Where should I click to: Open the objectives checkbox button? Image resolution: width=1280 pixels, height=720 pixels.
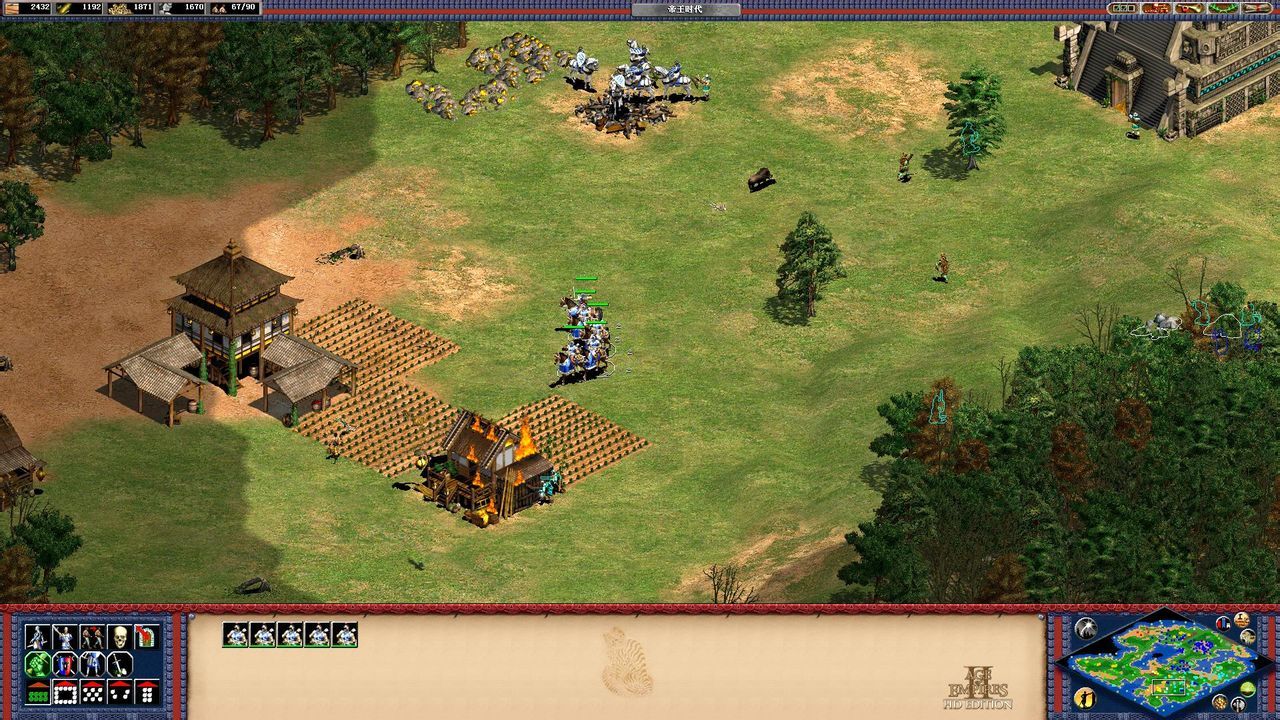(x=1124, y=8)
